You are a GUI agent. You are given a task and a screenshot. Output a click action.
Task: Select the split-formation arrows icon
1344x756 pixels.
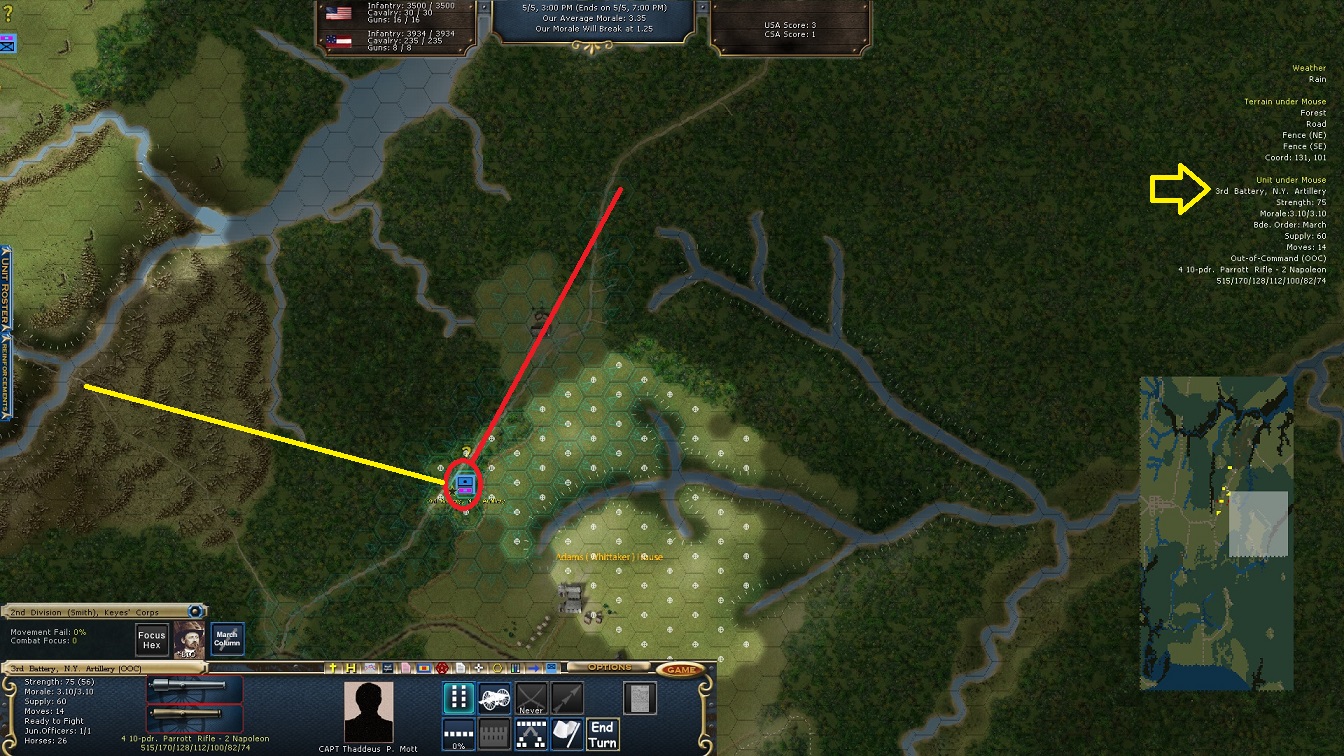coord(530,734)
